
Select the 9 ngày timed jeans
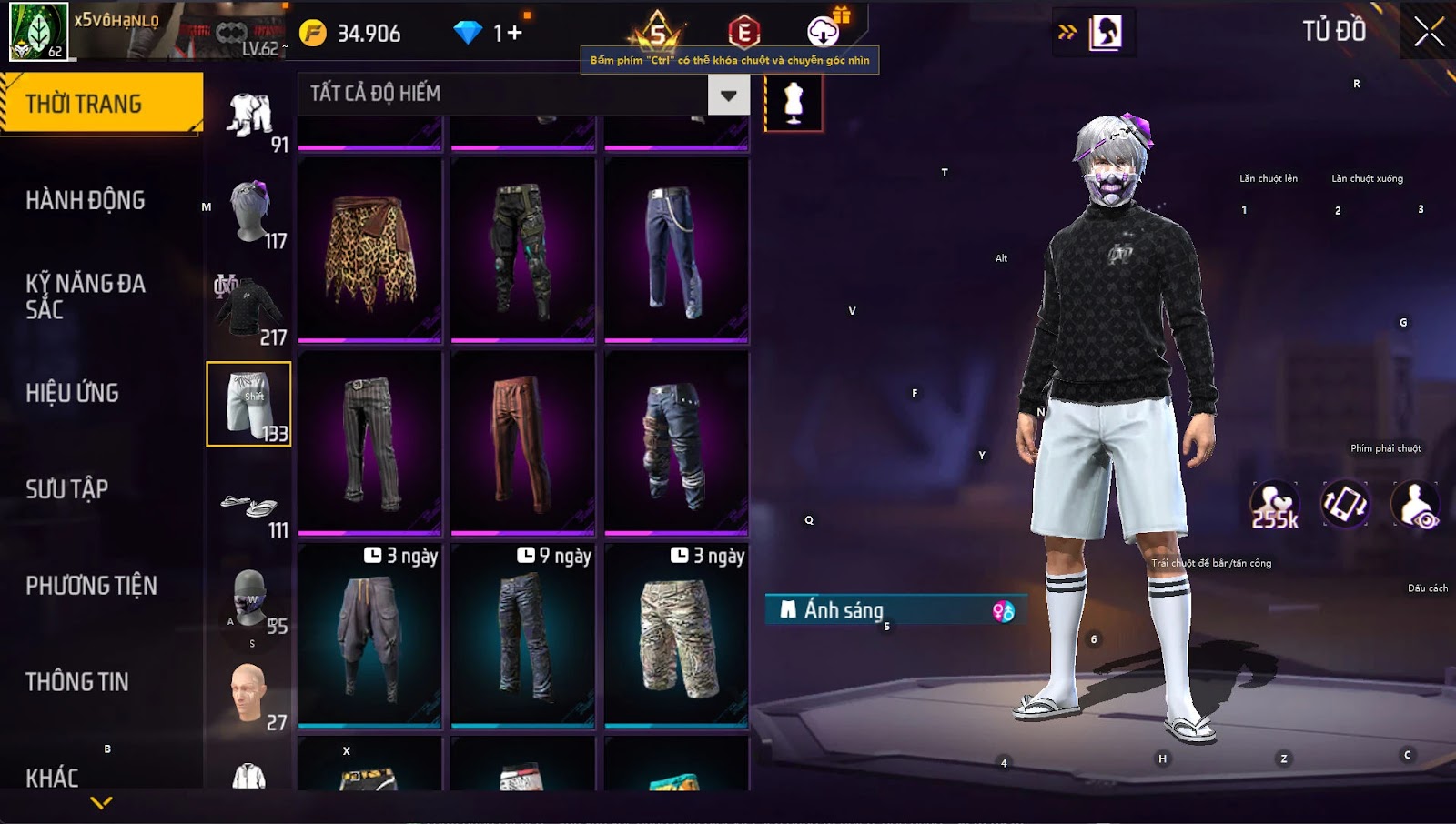coord(523,636)
